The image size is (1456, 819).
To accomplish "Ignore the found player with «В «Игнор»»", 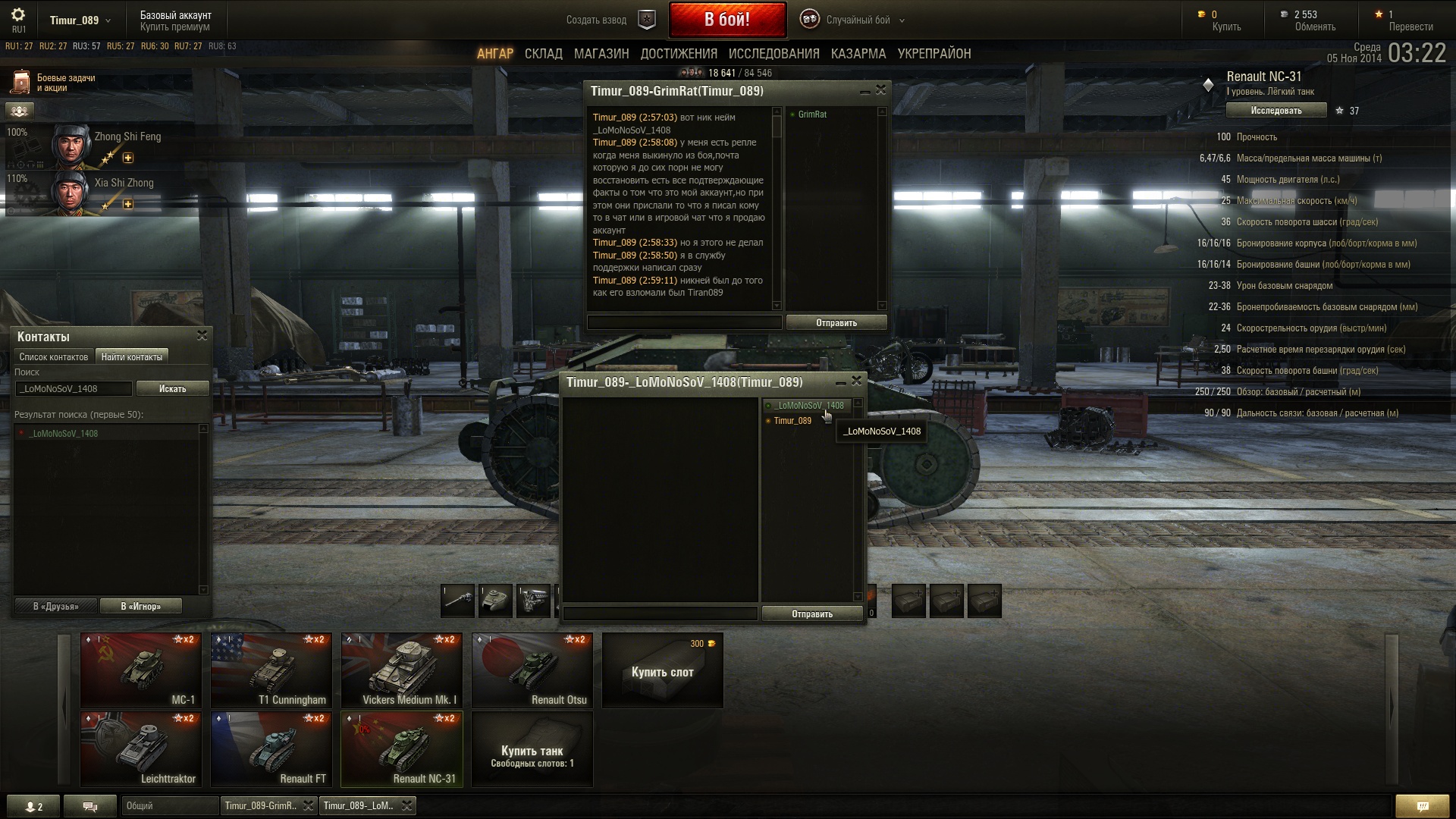I will click(140, 607).
